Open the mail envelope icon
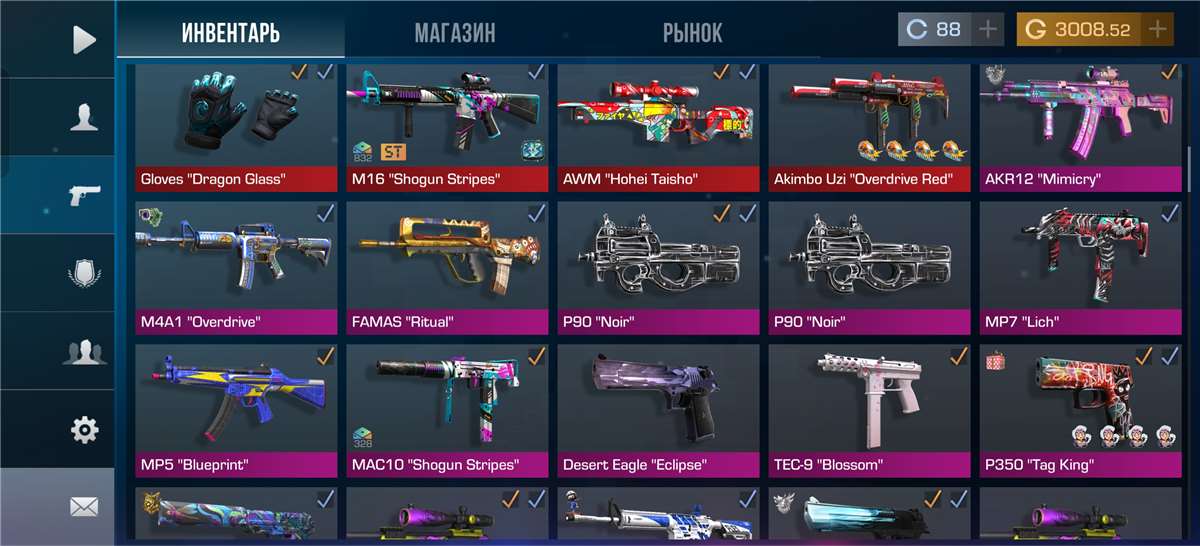Viewport: 1200px width, 546px height. (x=84, y=507)
